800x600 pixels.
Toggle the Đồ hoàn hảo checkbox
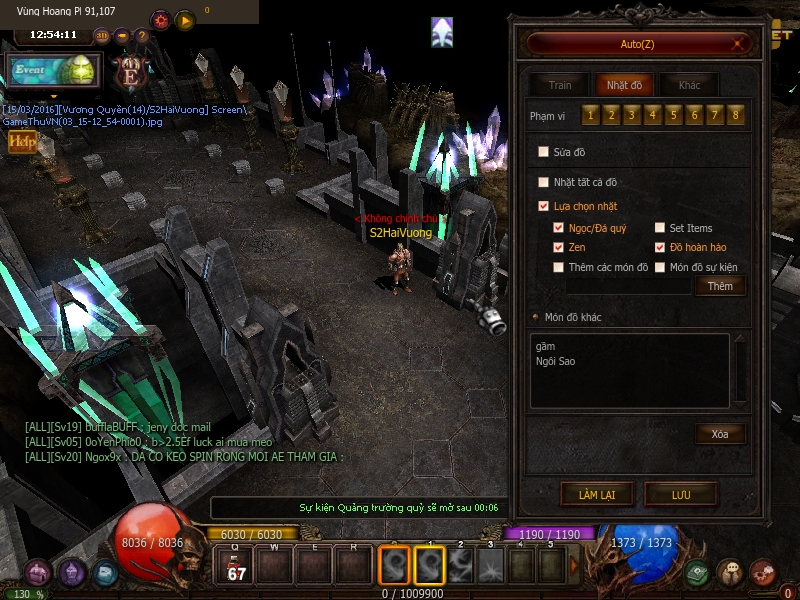click(660, 247)
